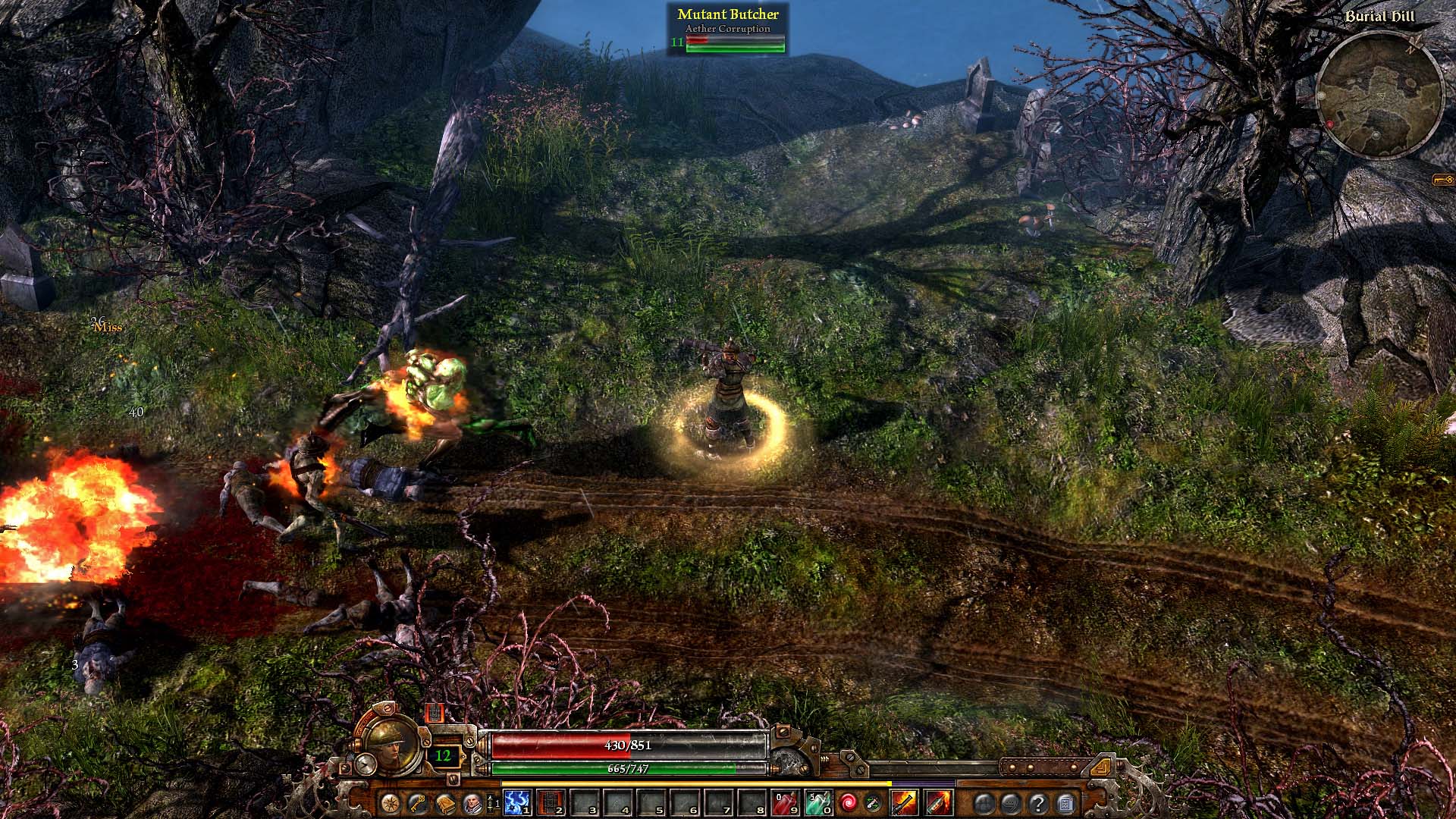
Task: Drink the green energy potion
Action: (x=817, y=802)
